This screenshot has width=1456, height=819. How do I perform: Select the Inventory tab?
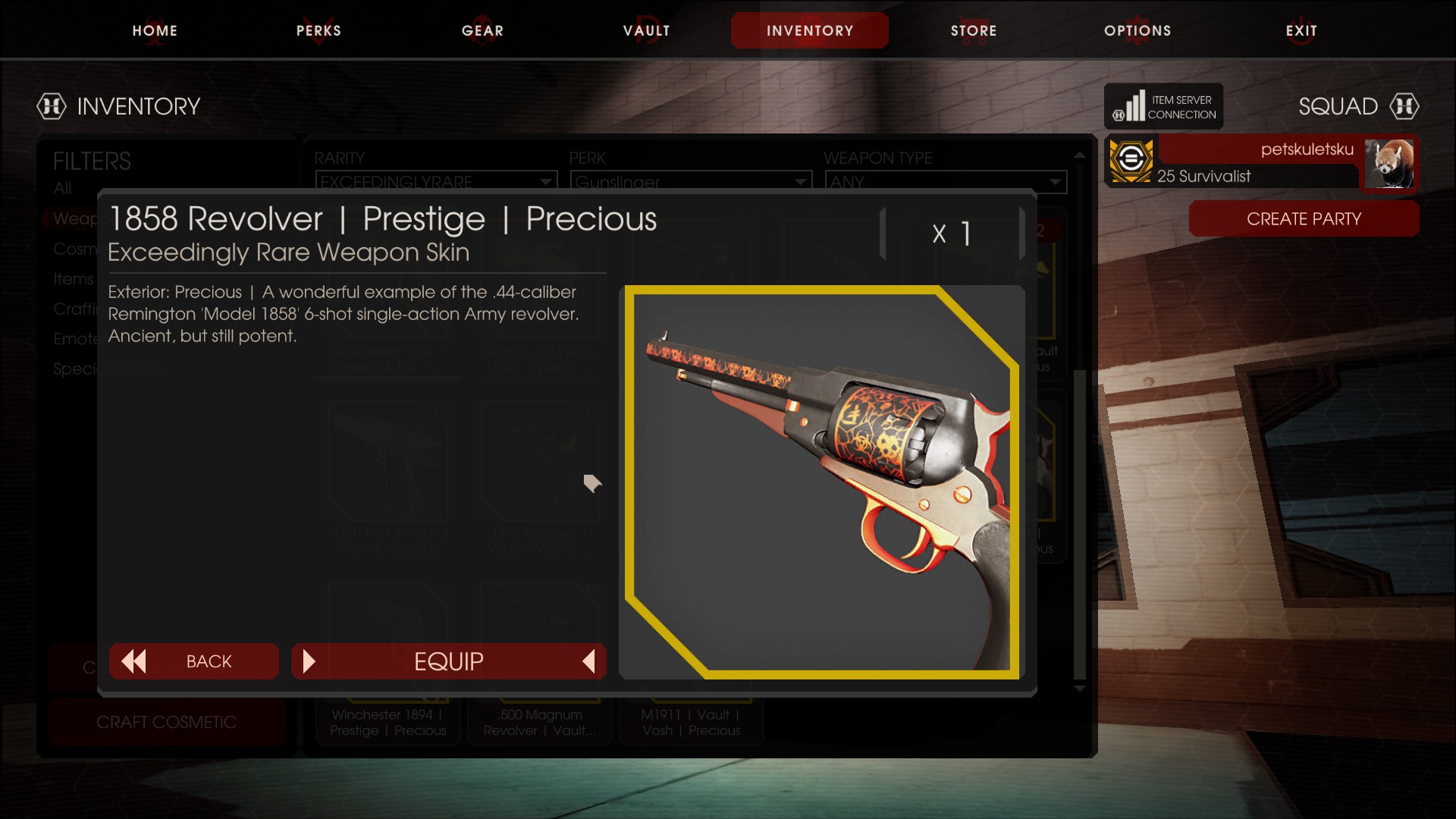click(x=809, y=30)
